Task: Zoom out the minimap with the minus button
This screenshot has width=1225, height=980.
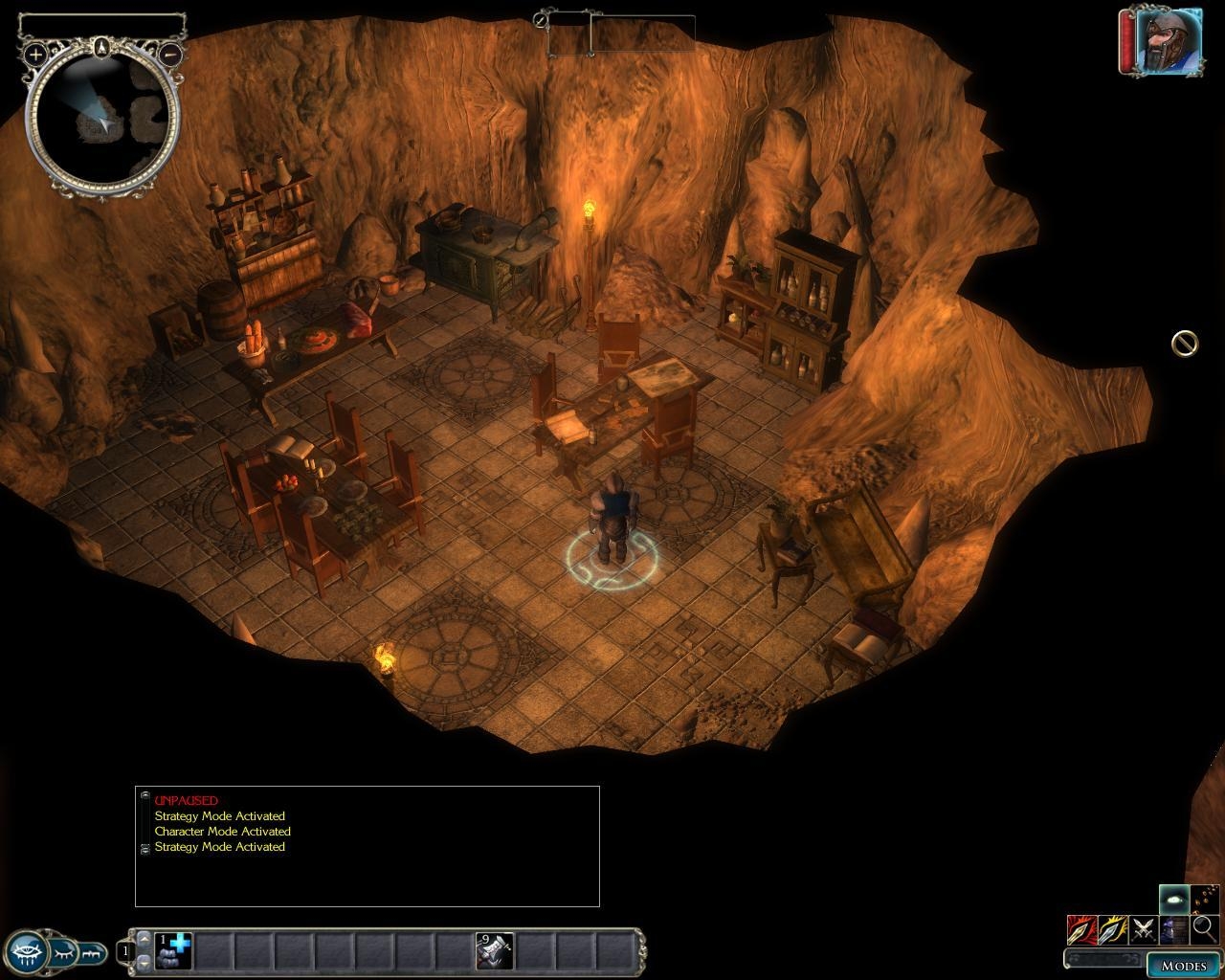Action: tap(169, 55)
